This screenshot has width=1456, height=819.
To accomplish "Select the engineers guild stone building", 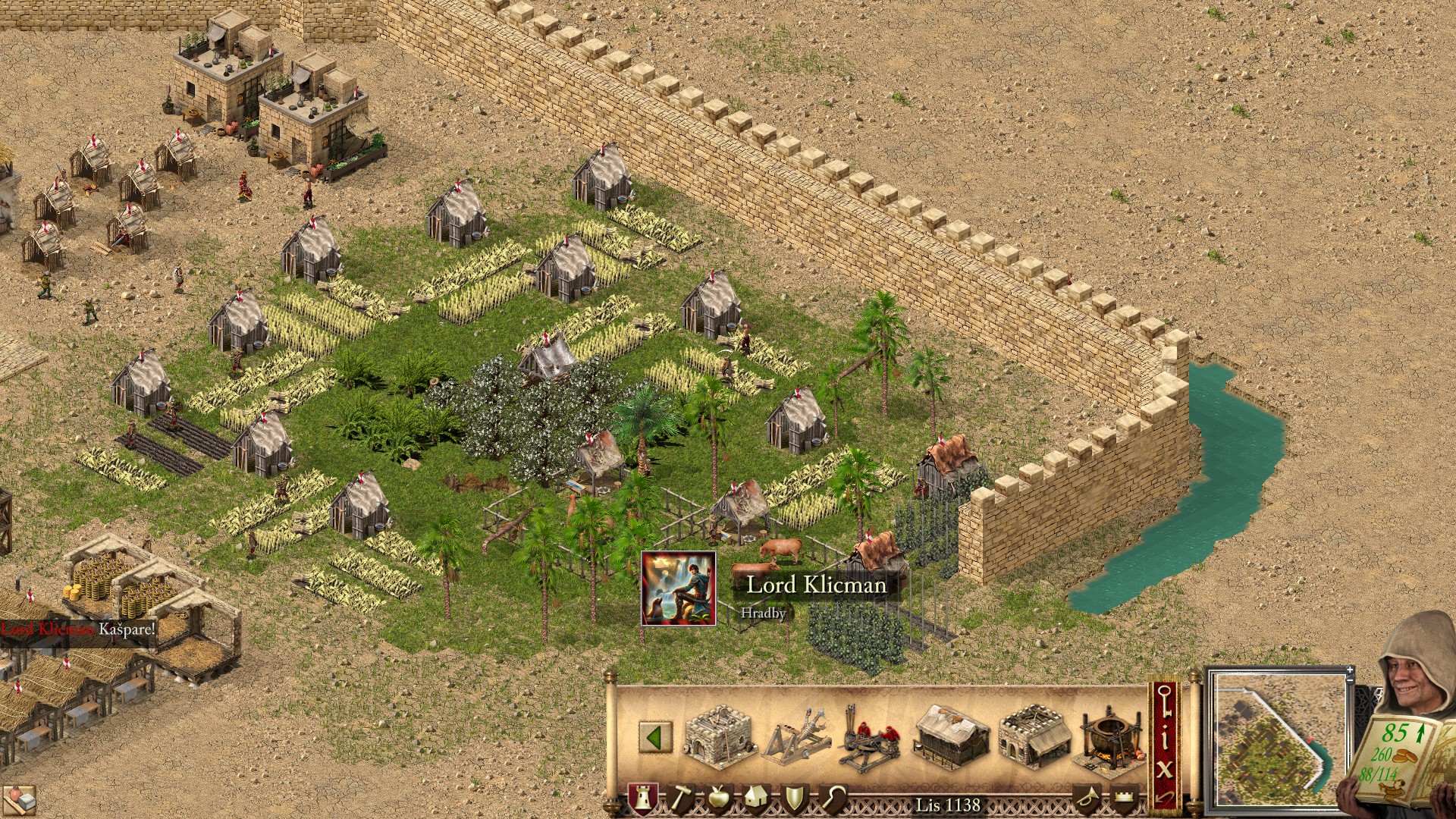I will coord(720,735).
